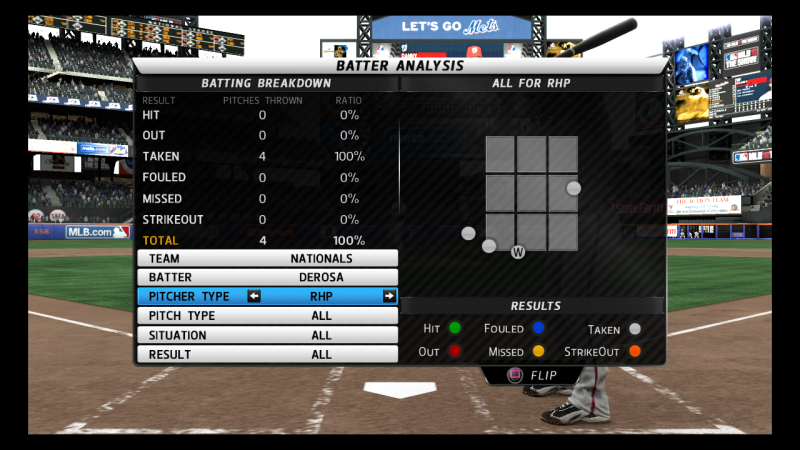
Task: Click the Flip button
Action: (532, 376)
